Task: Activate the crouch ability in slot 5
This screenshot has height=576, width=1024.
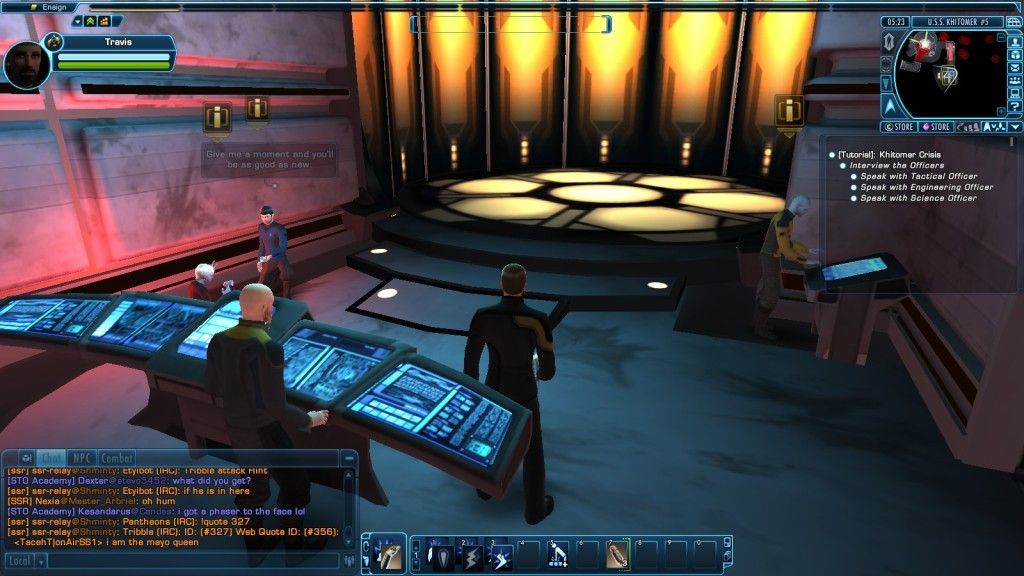Action: point(558,555)
